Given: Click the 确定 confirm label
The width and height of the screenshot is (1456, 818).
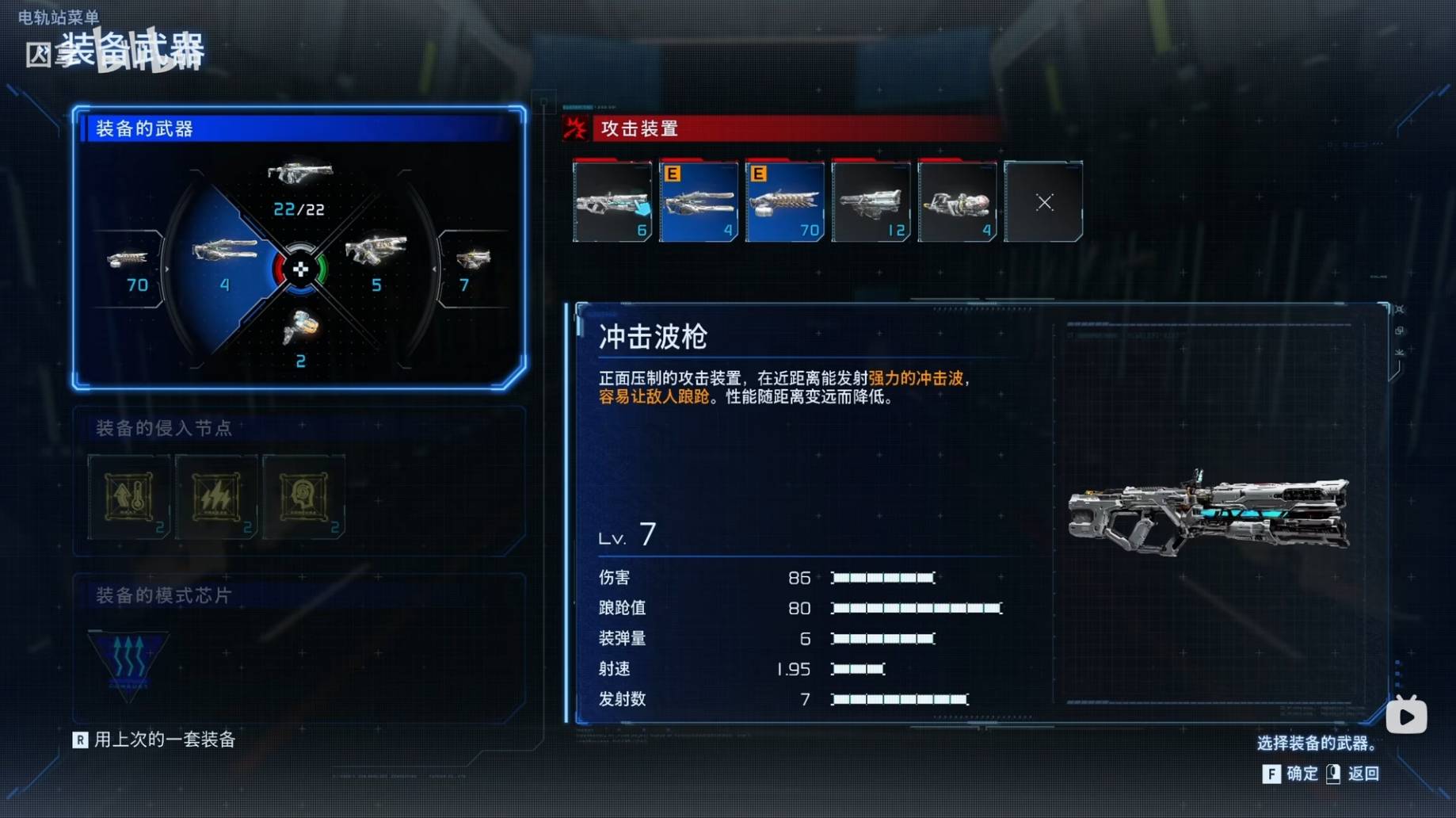Looking at the screenshot, I should coord(1301,774).
